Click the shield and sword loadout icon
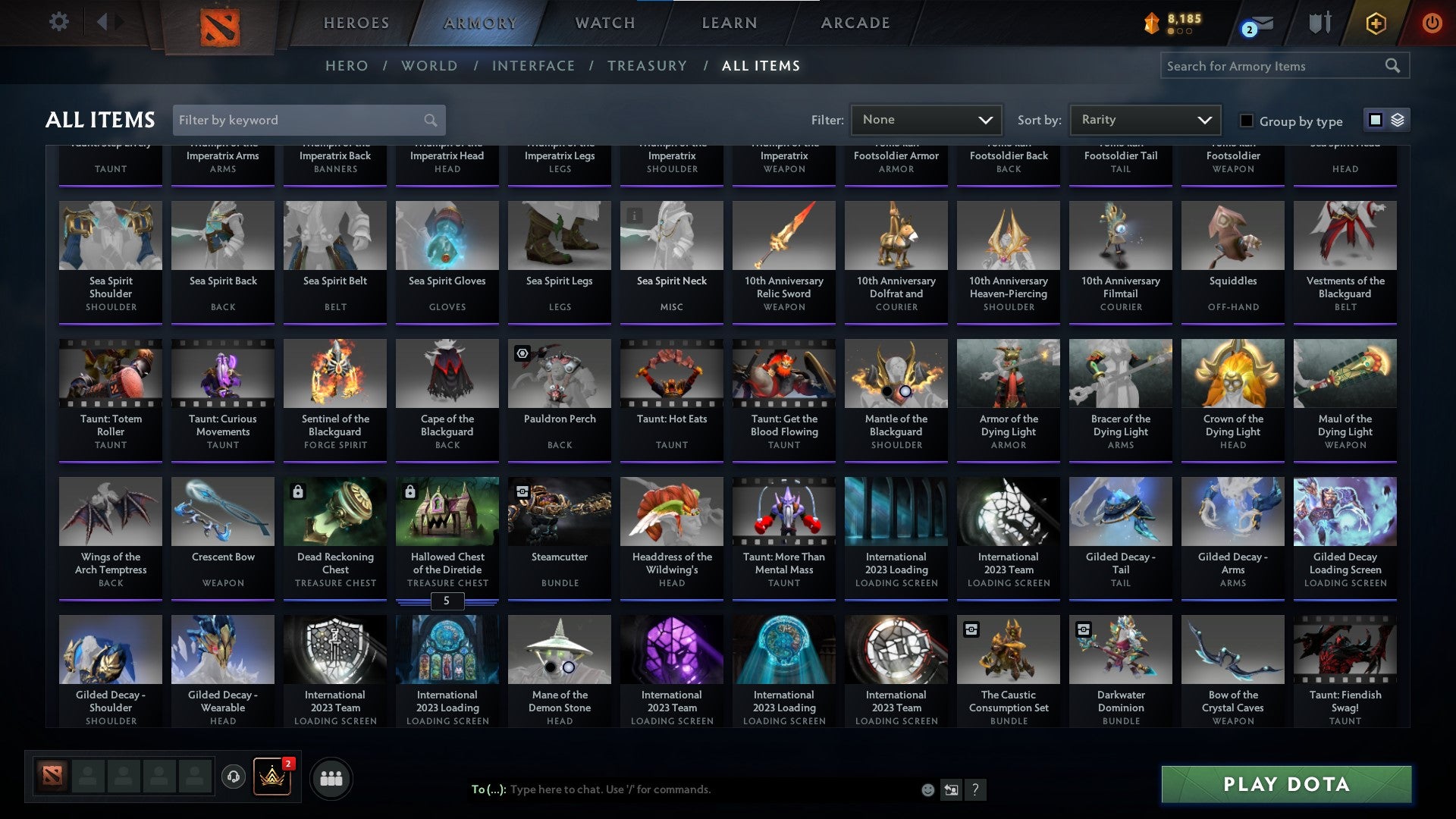This screenshot has height=819, width=1456. click(x=1319, y=23)
